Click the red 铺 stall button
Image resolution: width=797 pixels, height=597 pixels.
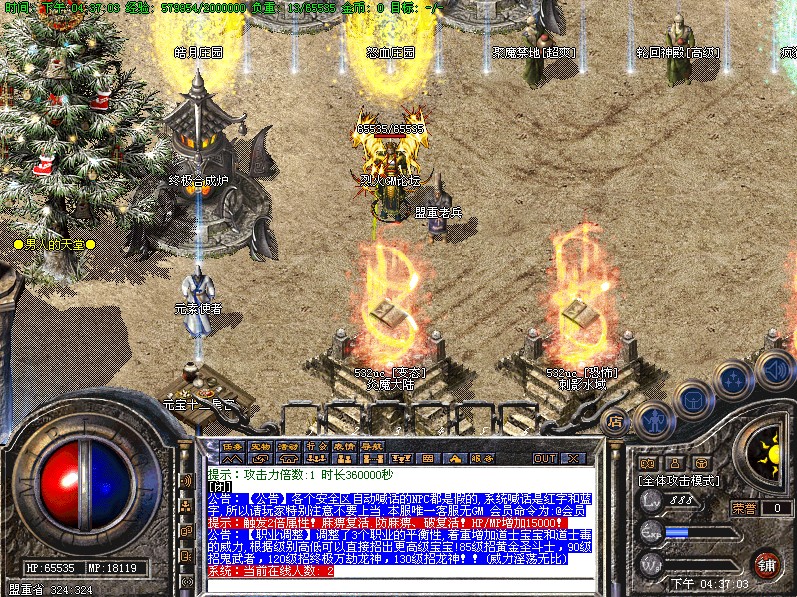(x=767, y=564)
